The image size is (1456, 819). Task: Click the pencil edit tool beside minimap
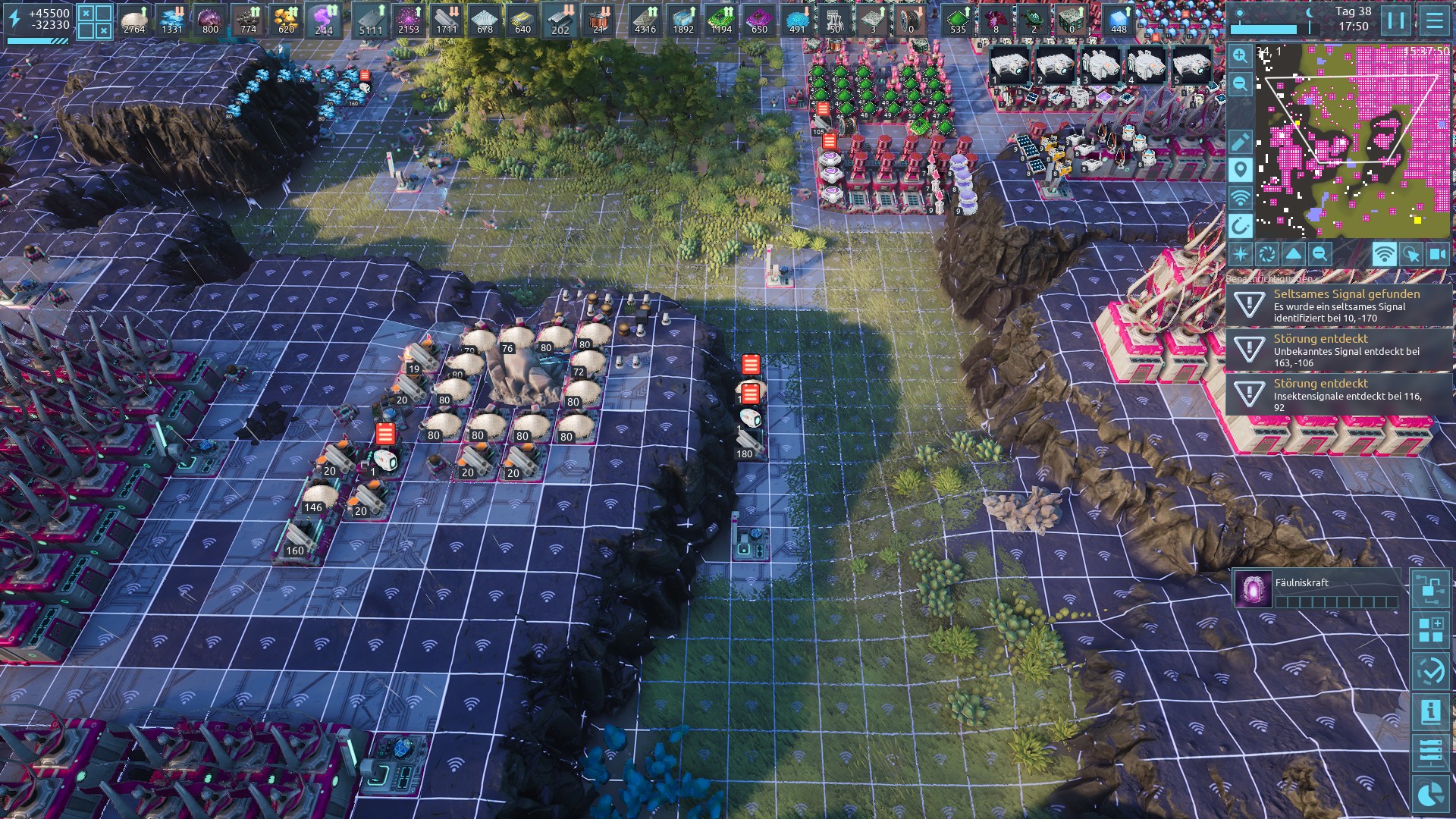tap(1240, 141)
